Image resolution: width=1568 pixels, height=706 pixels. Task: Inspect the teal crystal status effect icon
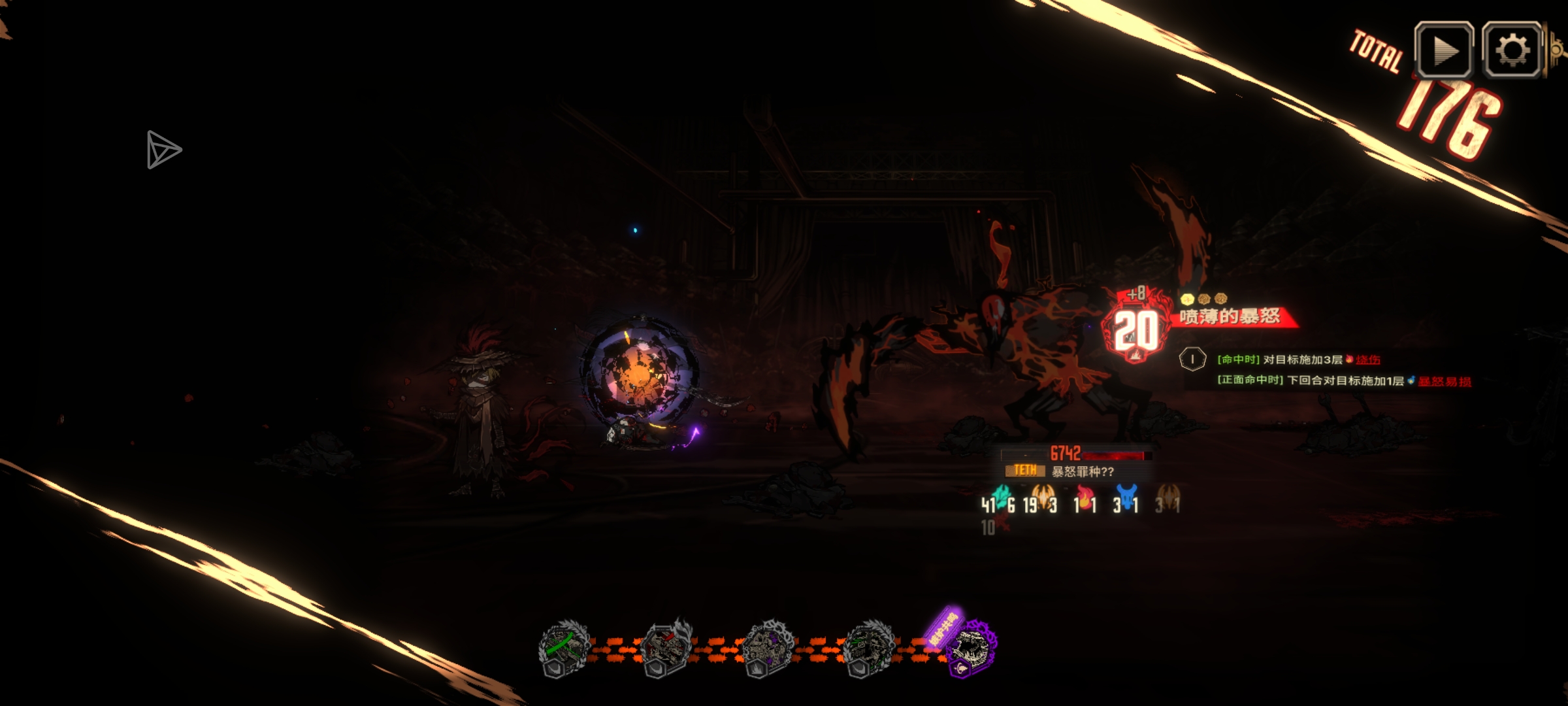click(1000, 498)
